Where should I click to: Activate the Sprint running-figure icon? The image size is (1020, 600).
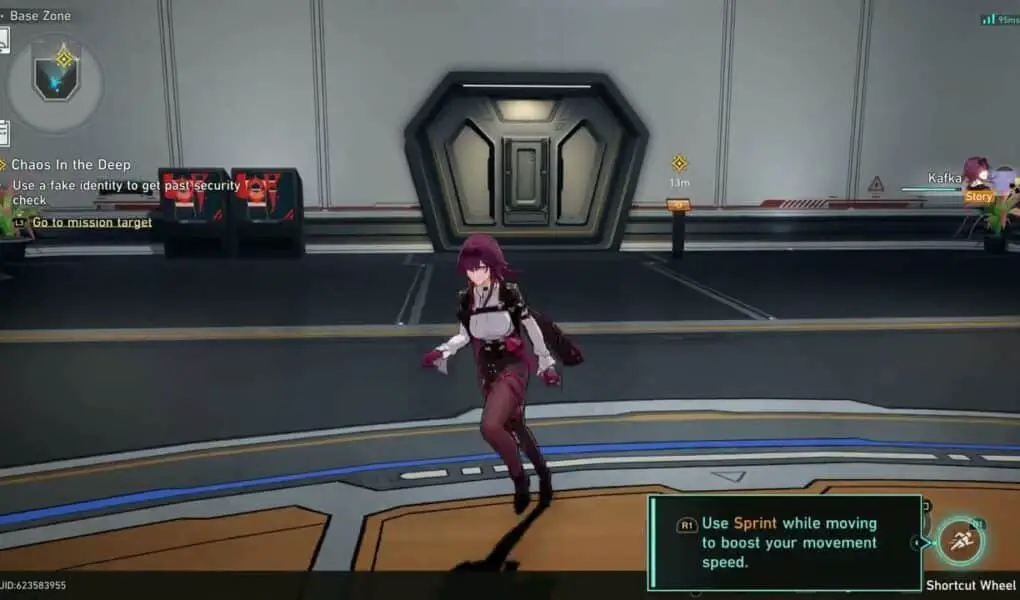point(961,542)
